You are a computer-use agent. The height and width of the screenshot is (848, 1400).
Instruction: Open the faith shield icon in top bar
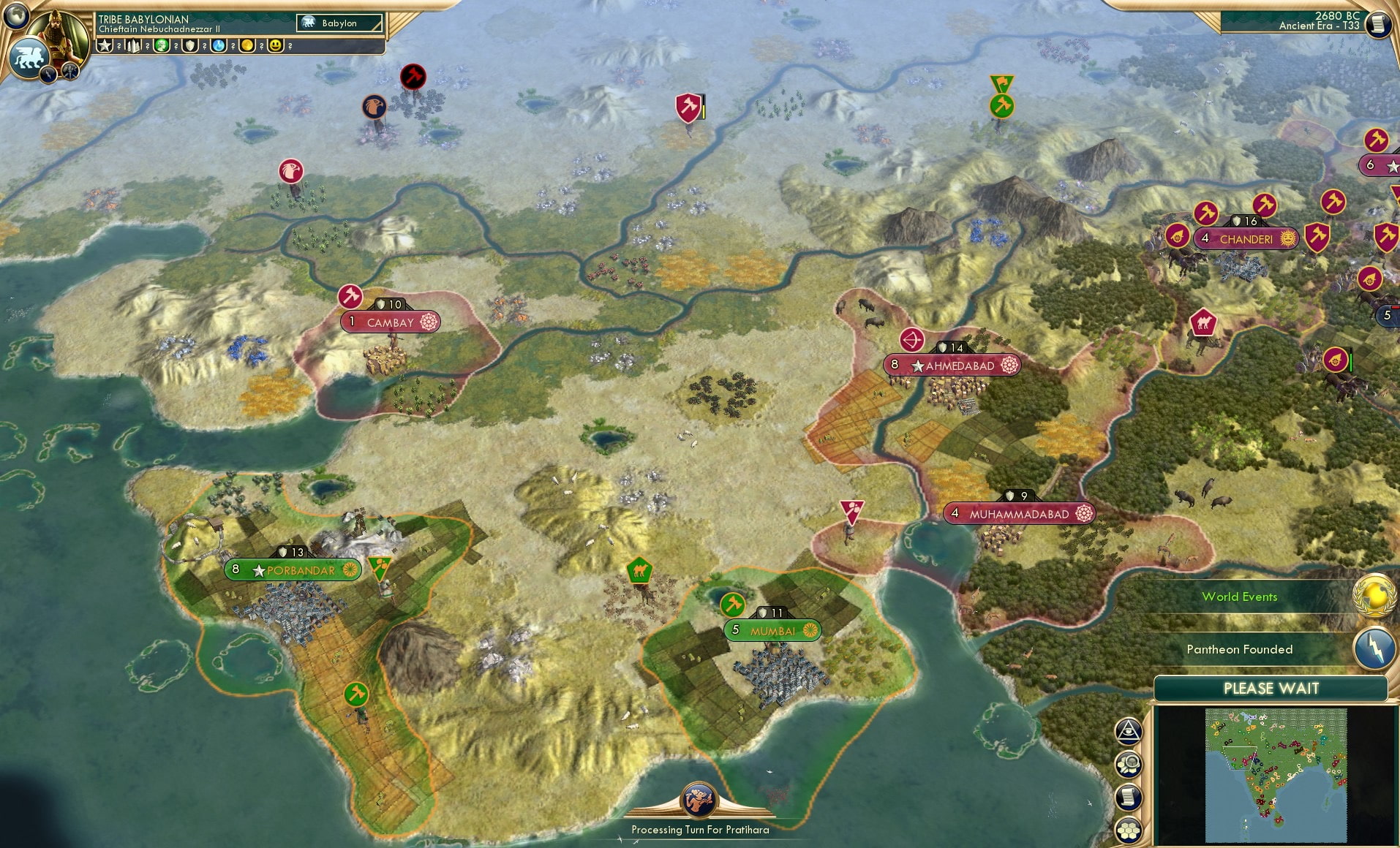pyautogui.click(x=190, y=45)
